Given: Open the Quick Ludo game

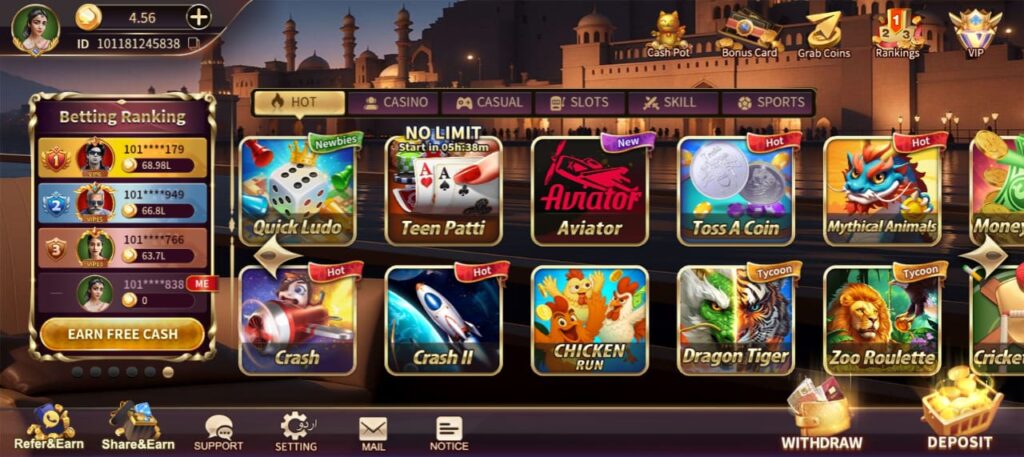Looking at the screenshot, I should pyautogui.click(x=297, y=192).
